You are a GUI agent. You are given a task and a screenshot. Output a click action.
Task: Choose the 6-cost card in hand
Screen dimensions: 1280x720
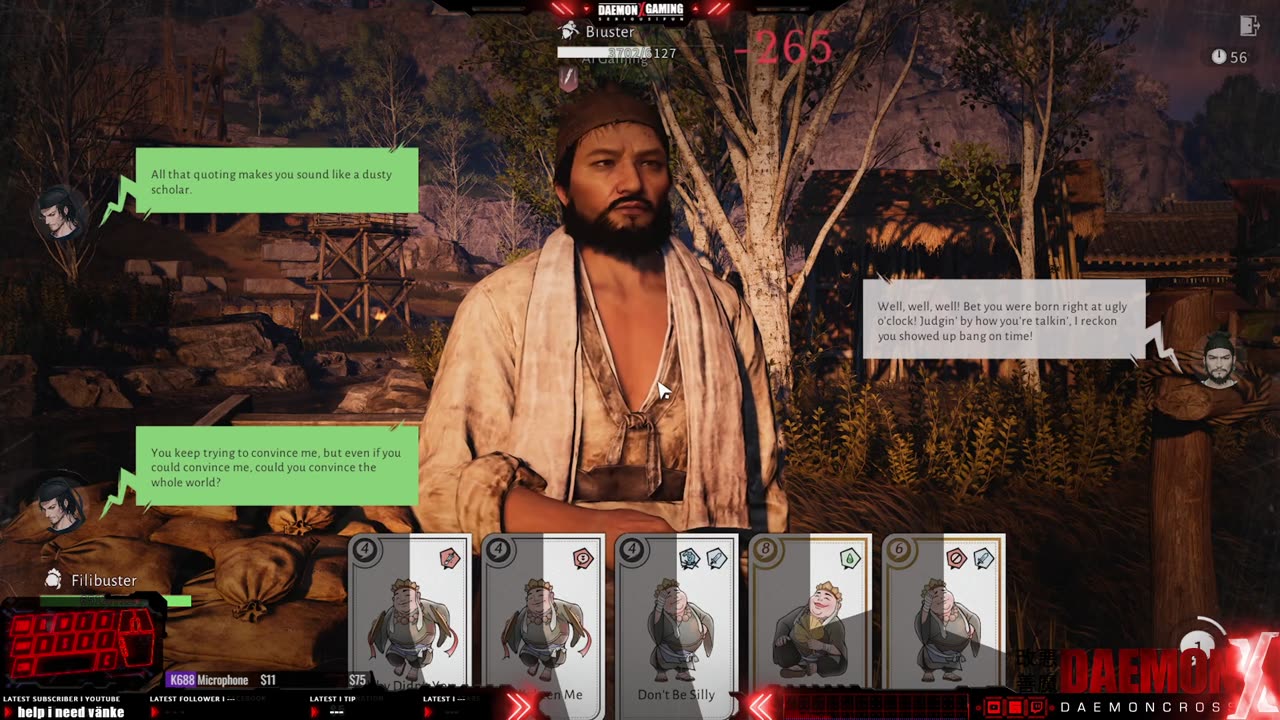tap(943, 620)
